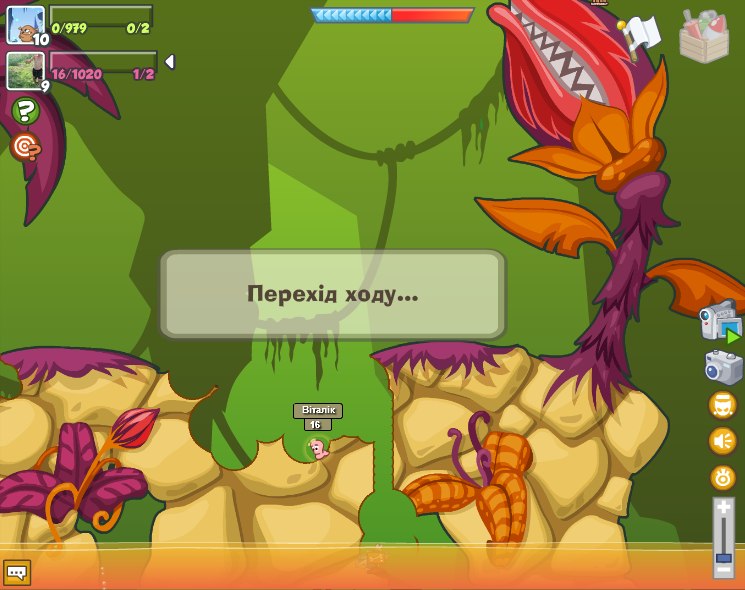The width and height of the screenshot is (745, 590).
Task: Take a screenshot with the camera icon
Action: [x=722, y=367]
